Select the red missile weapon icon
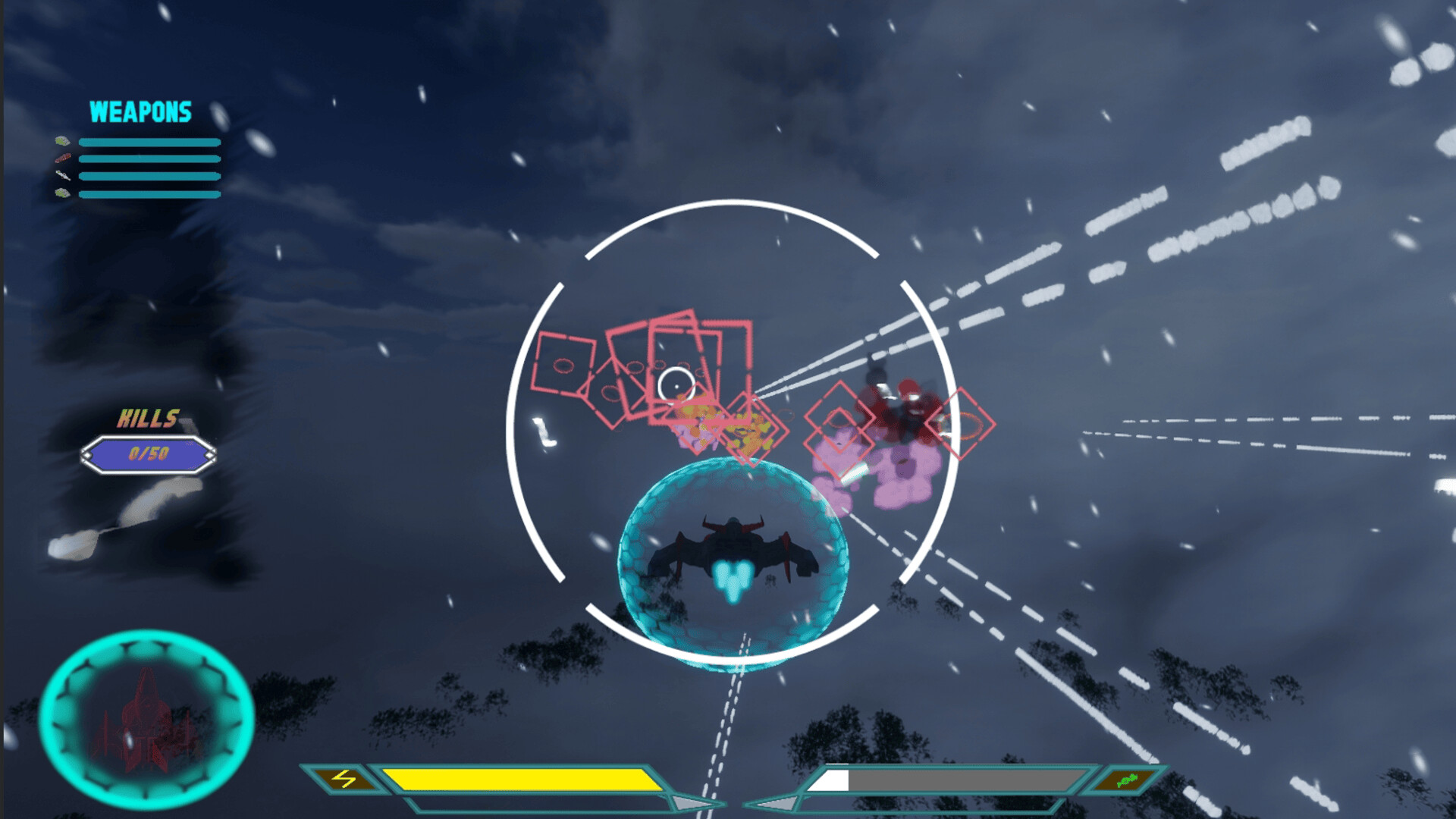The width and height of the screenshot is (1456, 819). click(62, 158)
